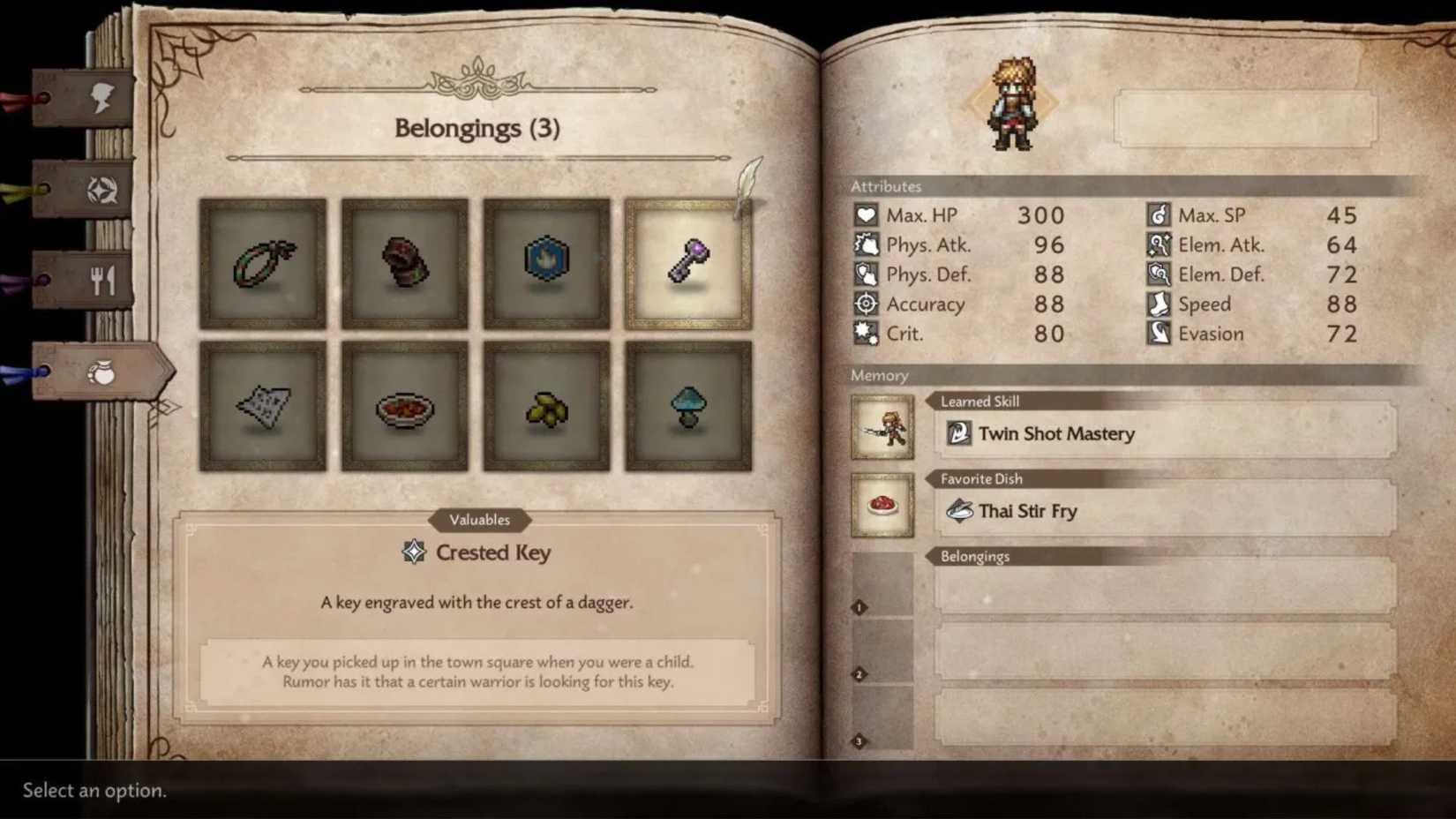Select the Crested Key in the belongings grid
The image size is (1456, 819).
[687, 260]
